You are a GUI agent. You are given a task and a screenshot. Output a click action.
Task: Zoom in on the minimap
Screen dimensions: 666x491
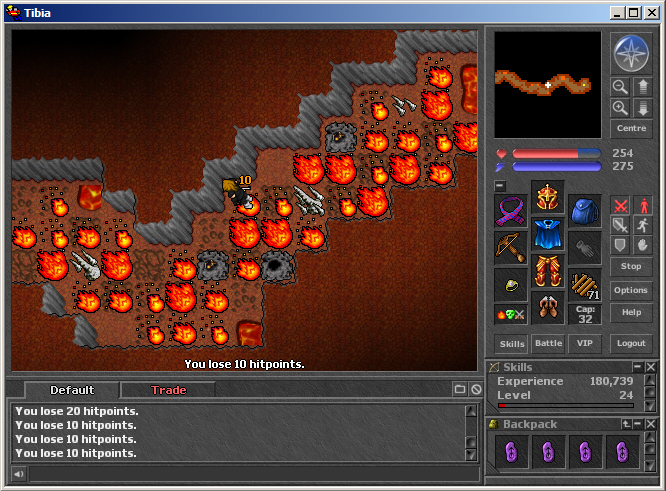pos(620,107)
